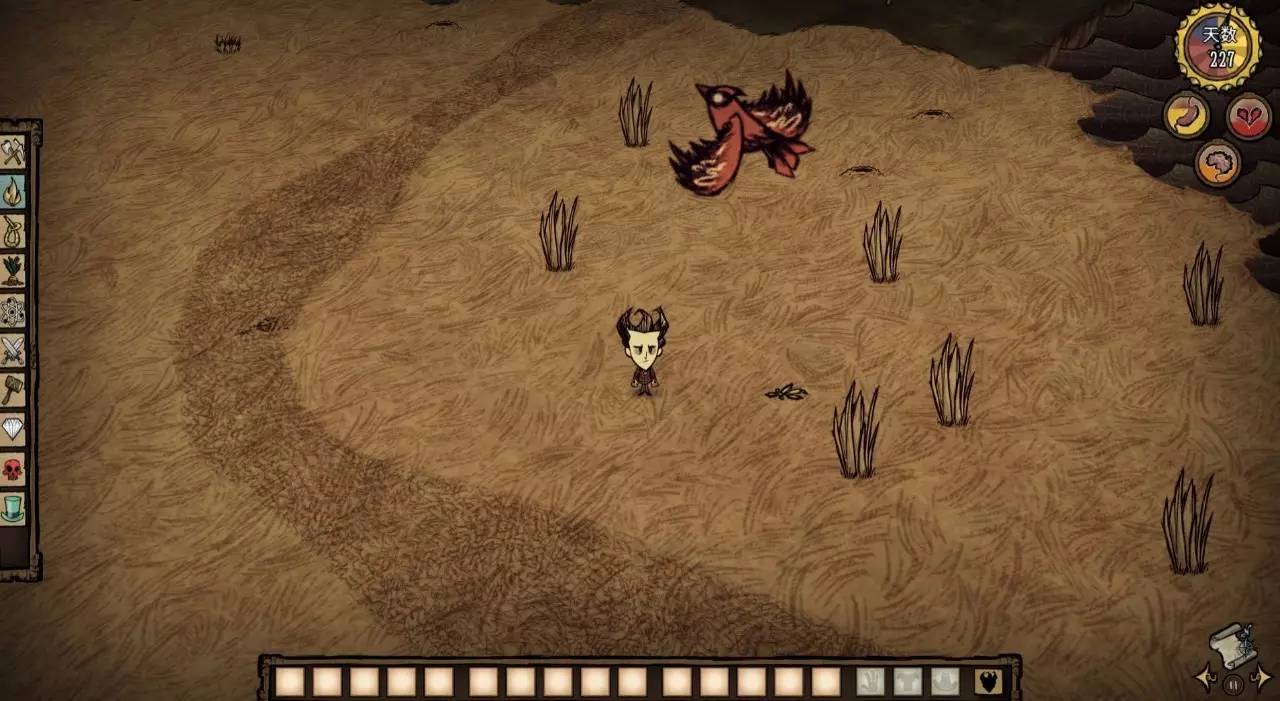The height and width of the screenshot is (701, 1280).
Task: Rotate the camera left
Action: [1205, 678]
